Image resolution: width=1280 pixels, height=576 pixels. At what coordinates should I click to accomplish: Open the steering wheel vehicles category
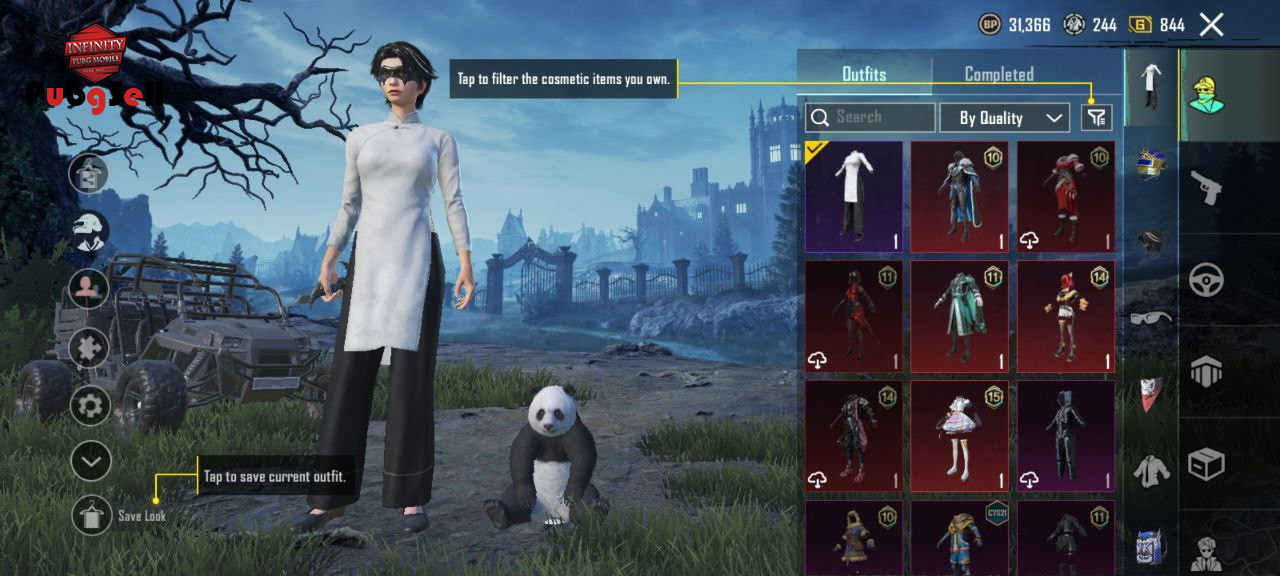click(x=1206, y=280)
